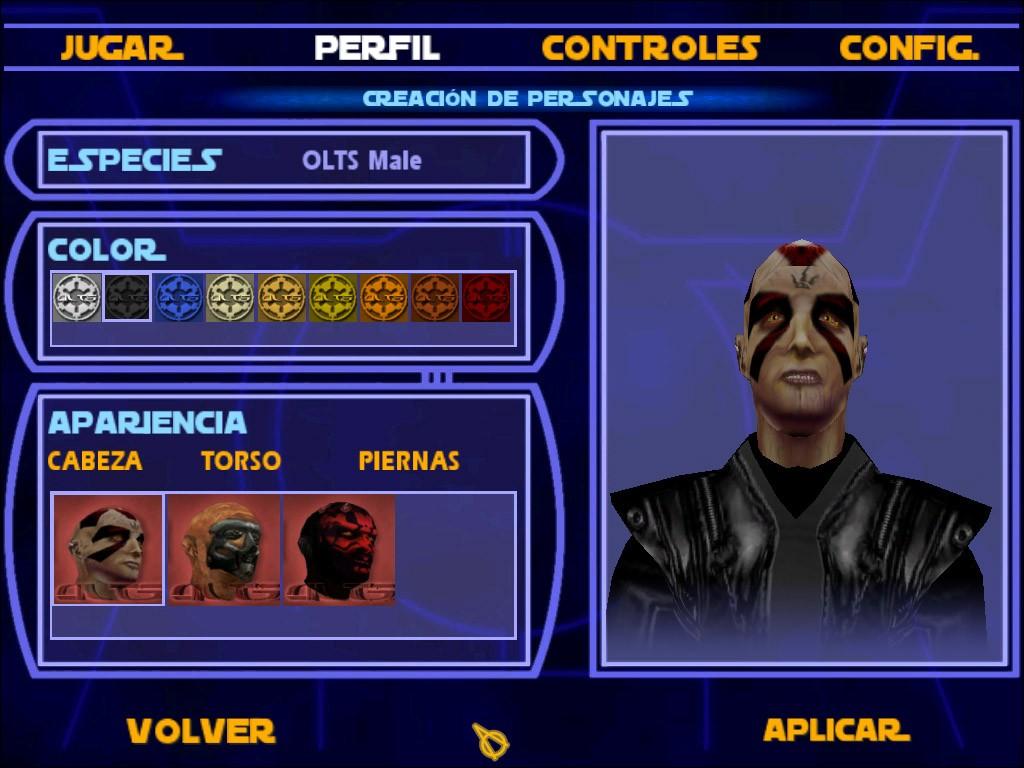1024x768 pixels.
Task: Pick the white emblem color
Action: pos(76,297)
